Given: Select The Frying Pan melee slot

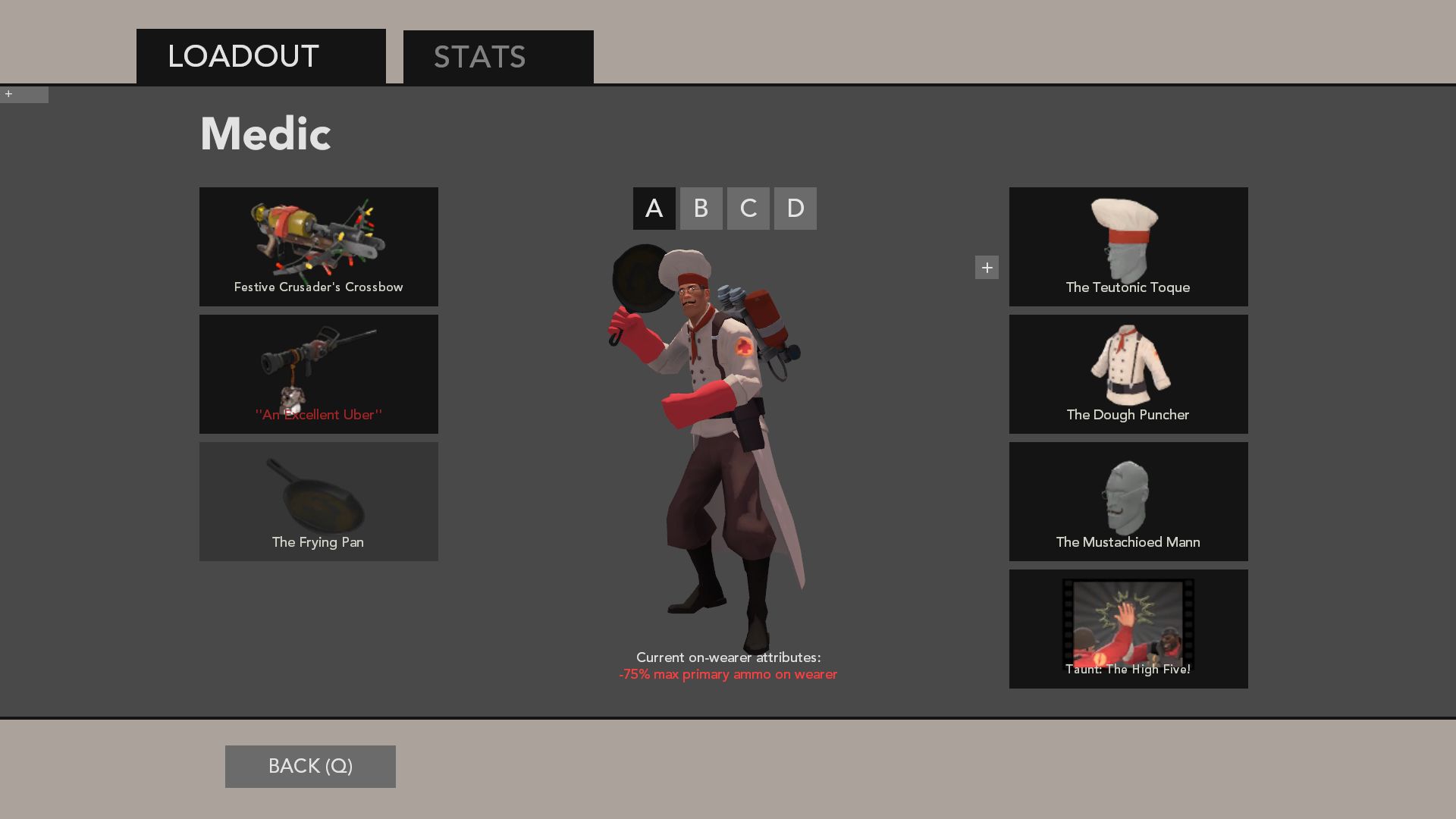Looking at the screenshot, I should (x=318, y=500).
